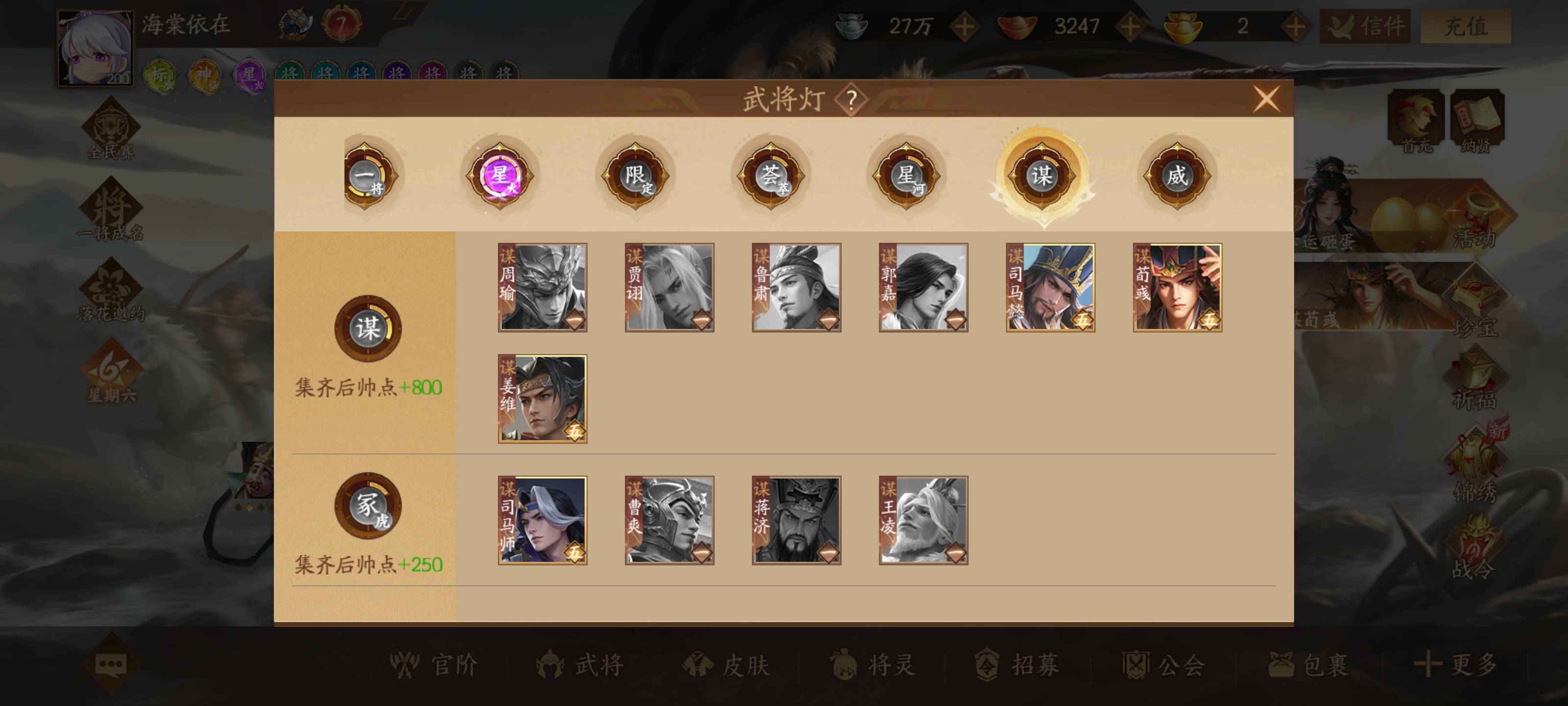This screenshot has width=1568, height=706.
Task: Select the 荟萃 lantern tab
Action: [x=771, y=176]
